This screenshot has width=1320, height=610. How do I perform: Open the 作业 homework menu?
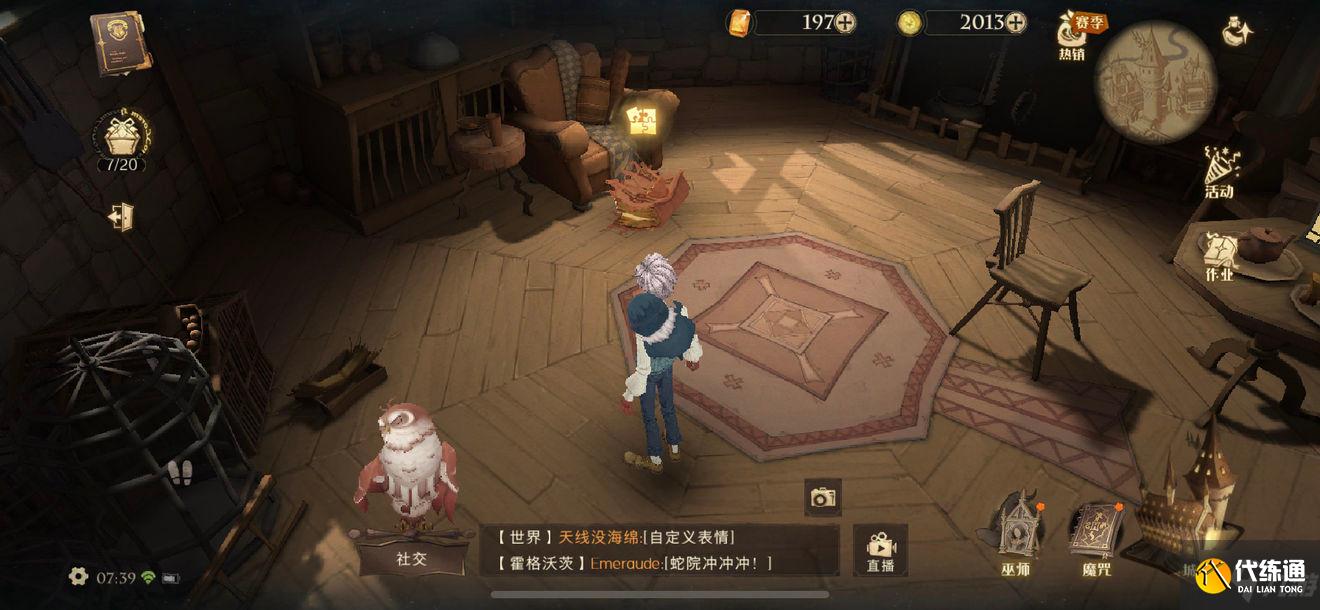[1218, 256]
